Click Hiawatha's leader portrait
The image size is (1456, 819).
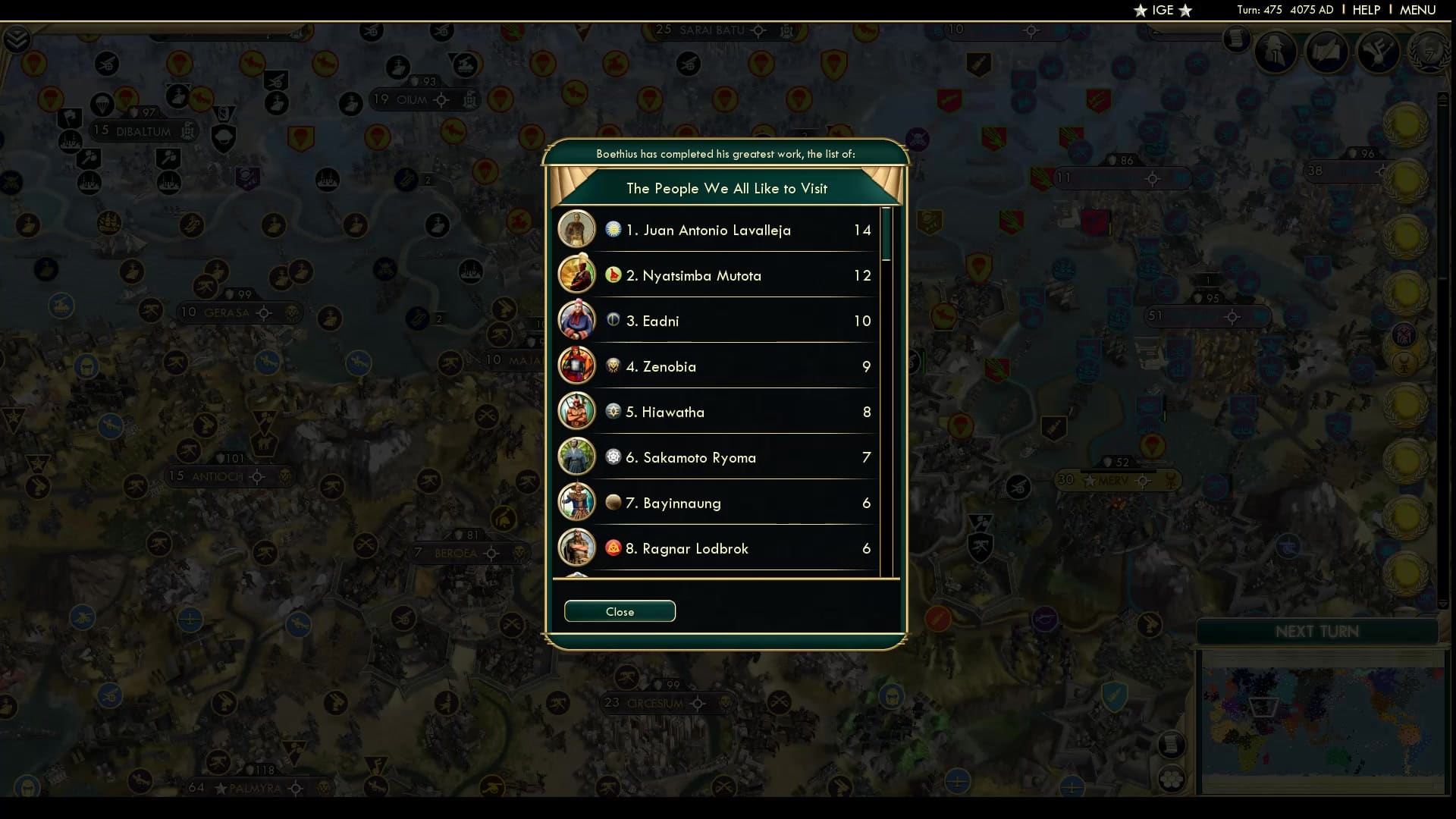(x=577, y=411)
